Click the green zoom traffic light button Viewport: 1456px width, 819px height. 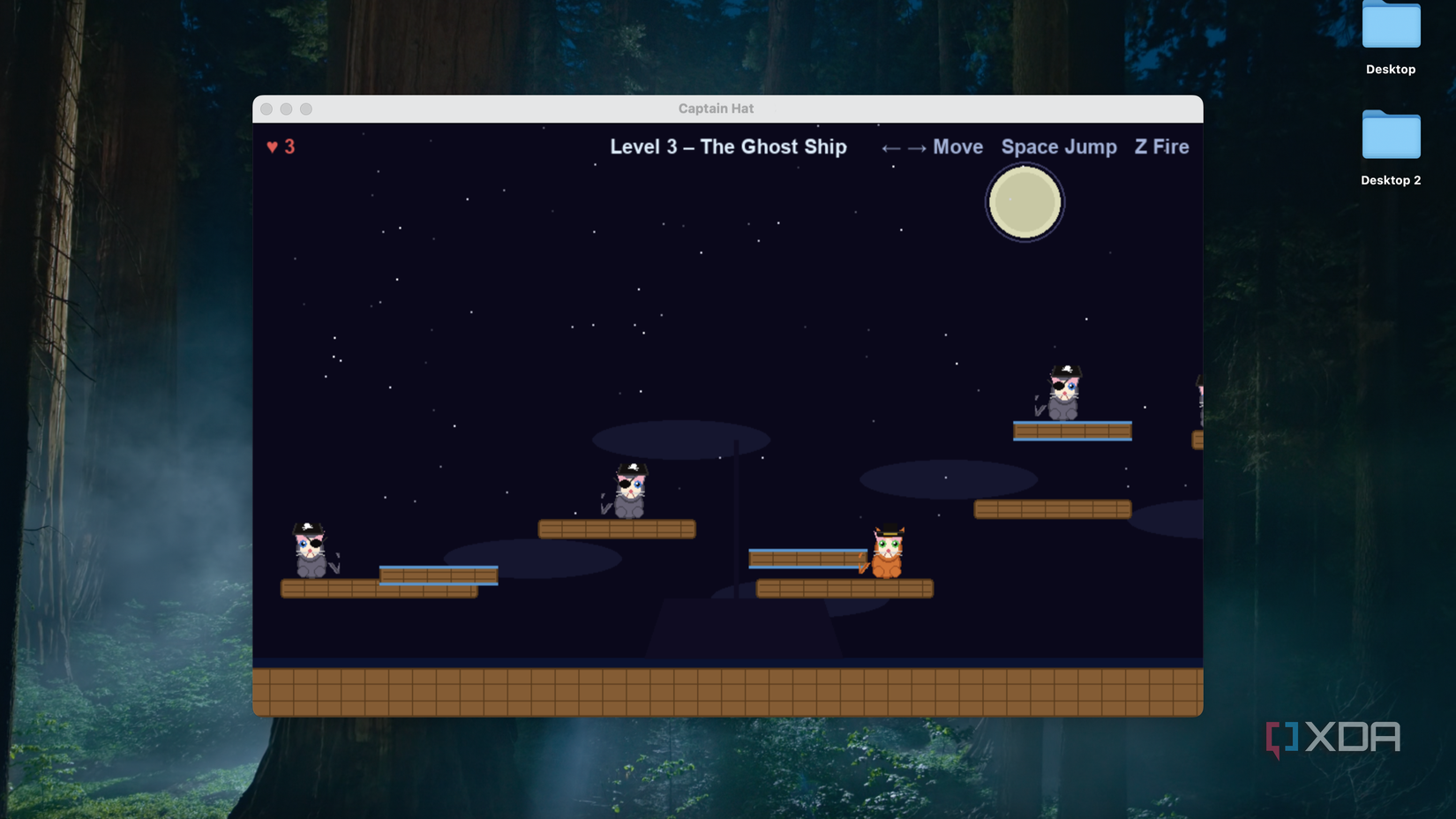click(x=305, y=109)
